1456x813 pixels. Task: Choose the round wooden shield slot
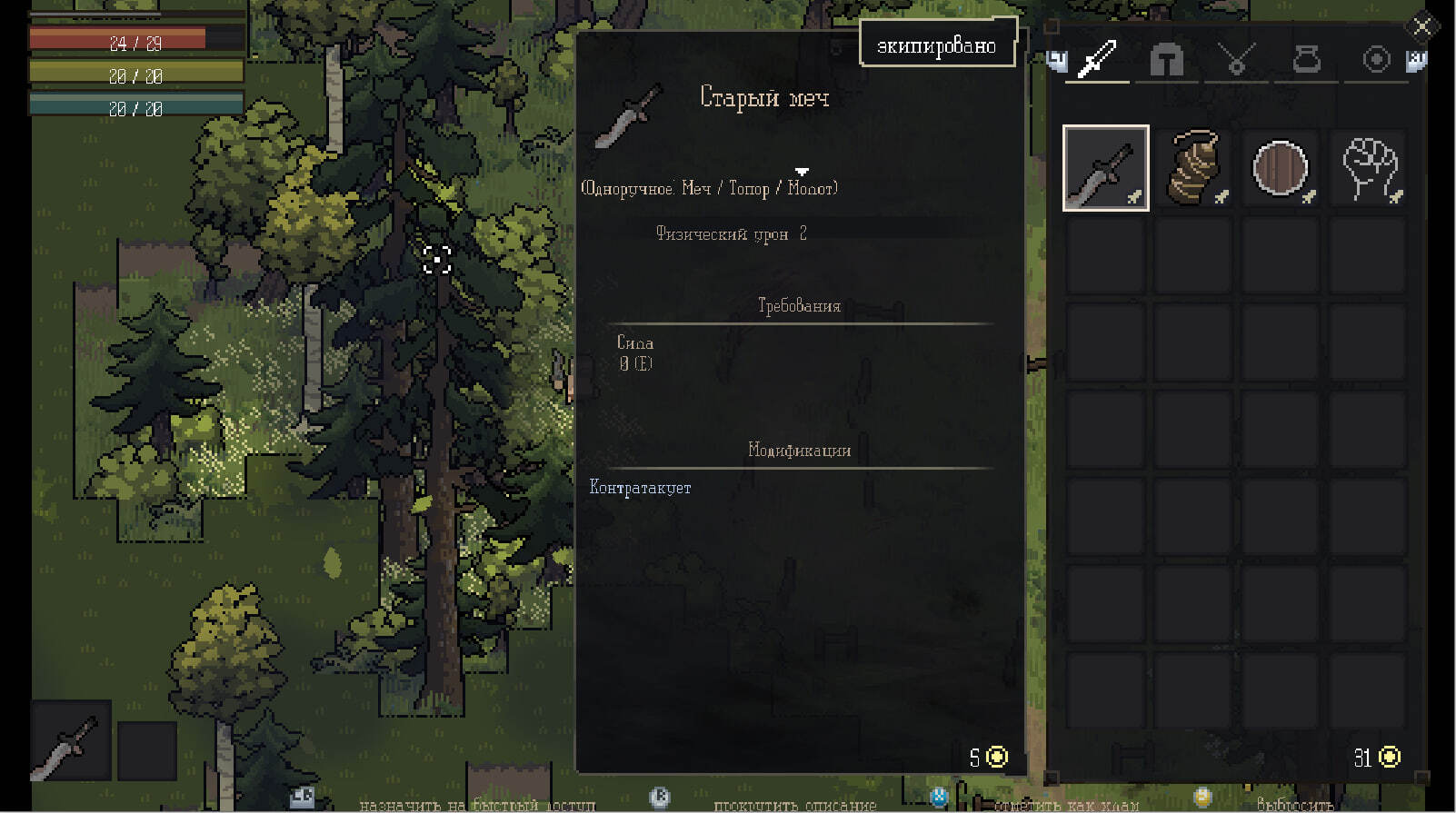pyautogui.click(x=1281, y=168)
